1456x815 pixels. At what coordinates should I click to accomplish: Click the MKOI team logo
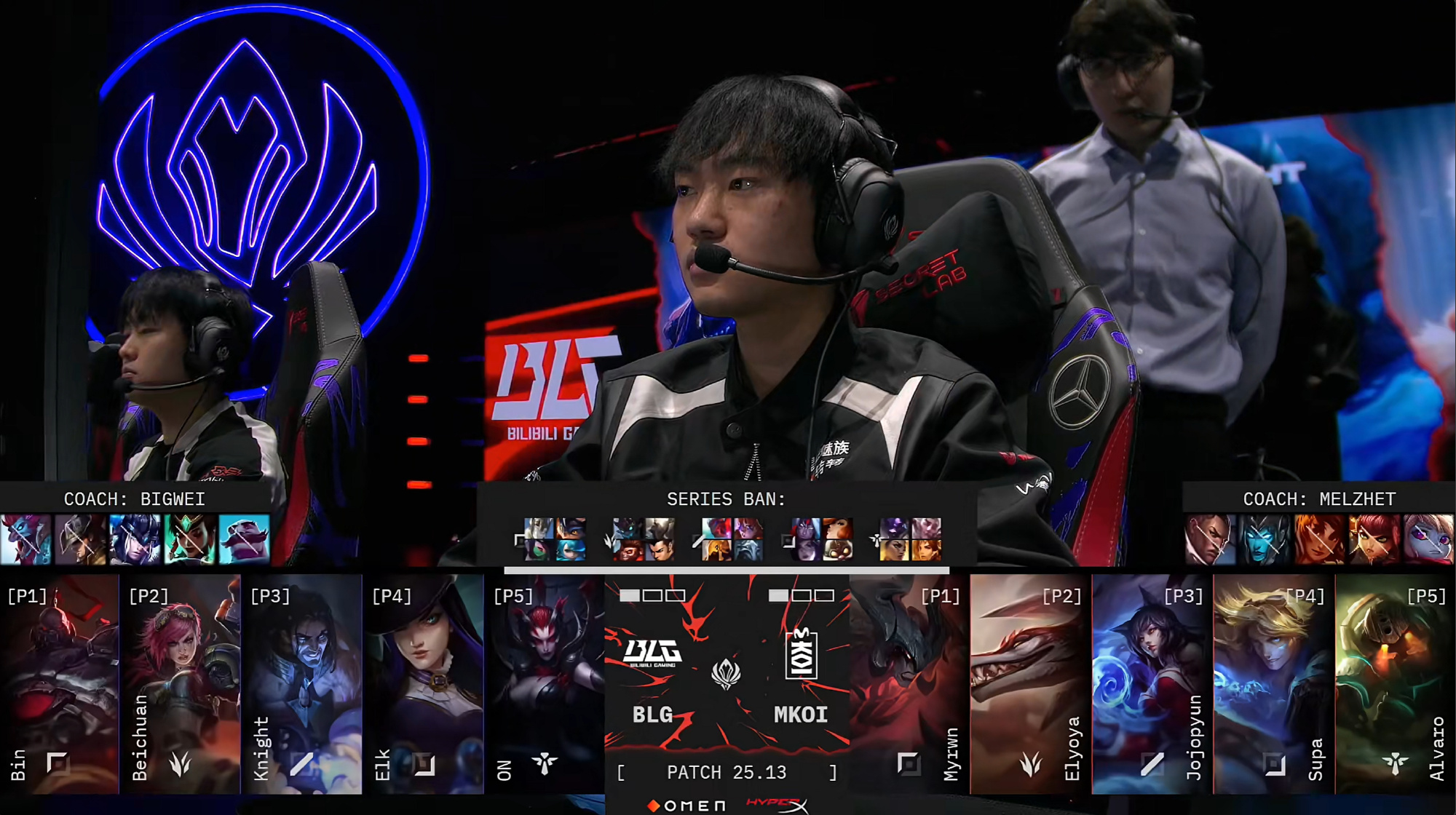(801, 654)
